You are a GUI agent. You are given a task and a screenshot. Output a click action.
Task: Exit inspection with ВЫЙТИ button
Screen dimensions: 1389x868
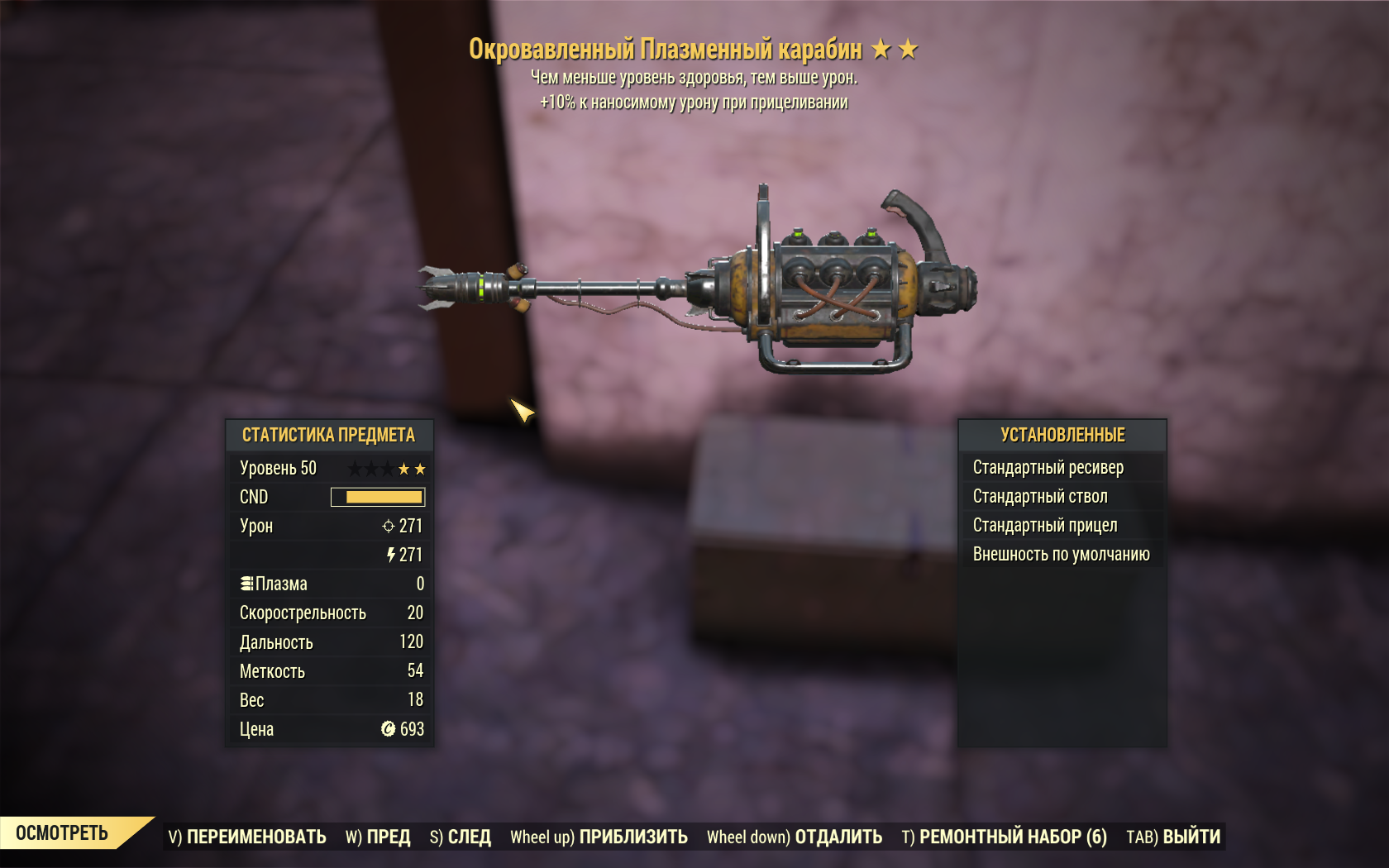[1173, 837]
